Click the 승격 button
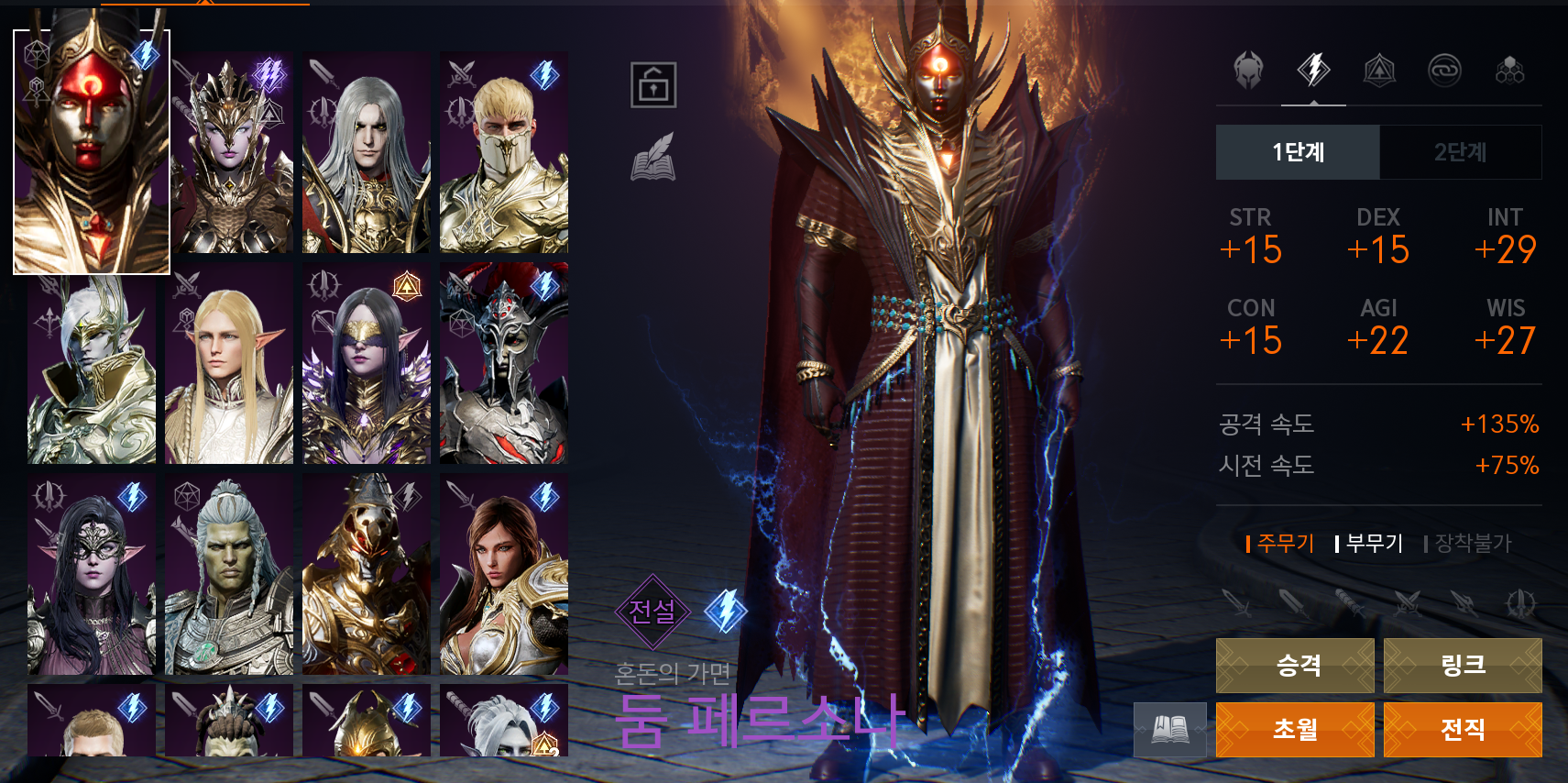The height and width of the screenshot is (783, 1568). [x=1294, y=665]
